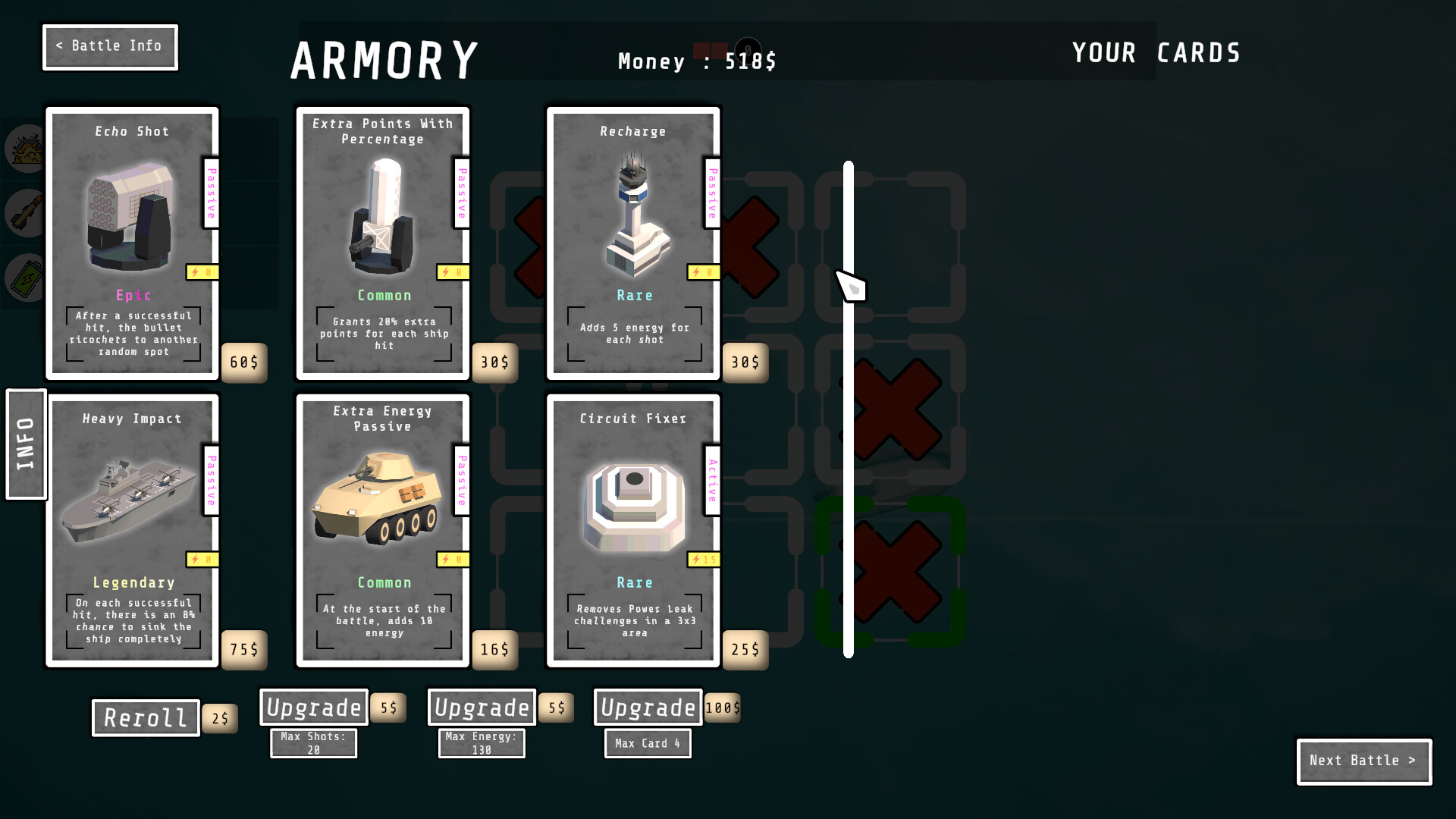
Task: Select the missile ability icon in sidebar
Action: coord(25,213)
